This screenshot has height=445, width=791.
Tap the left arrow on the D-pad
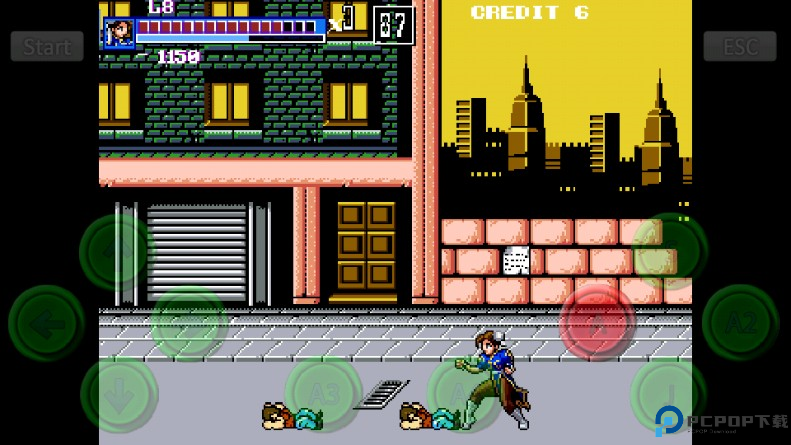click(x=46, y=323)
